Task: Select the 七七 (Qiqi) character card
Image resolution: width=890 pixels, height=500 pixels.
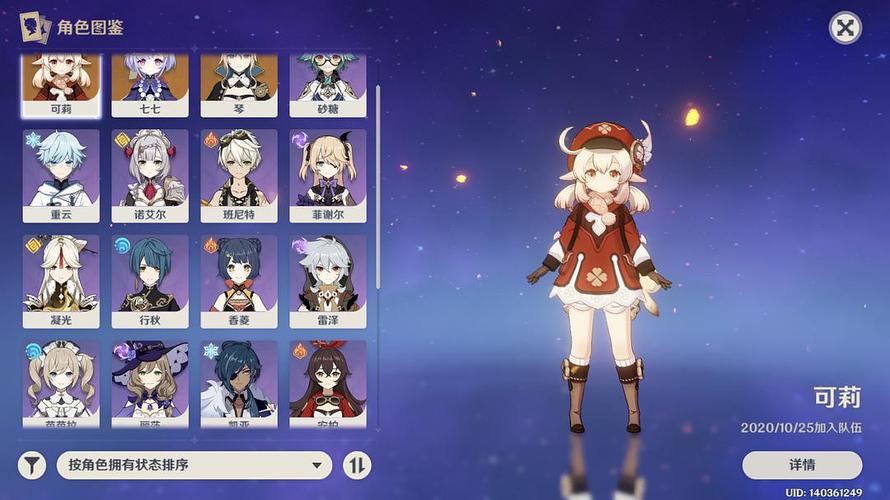Action: pos(149,84)
